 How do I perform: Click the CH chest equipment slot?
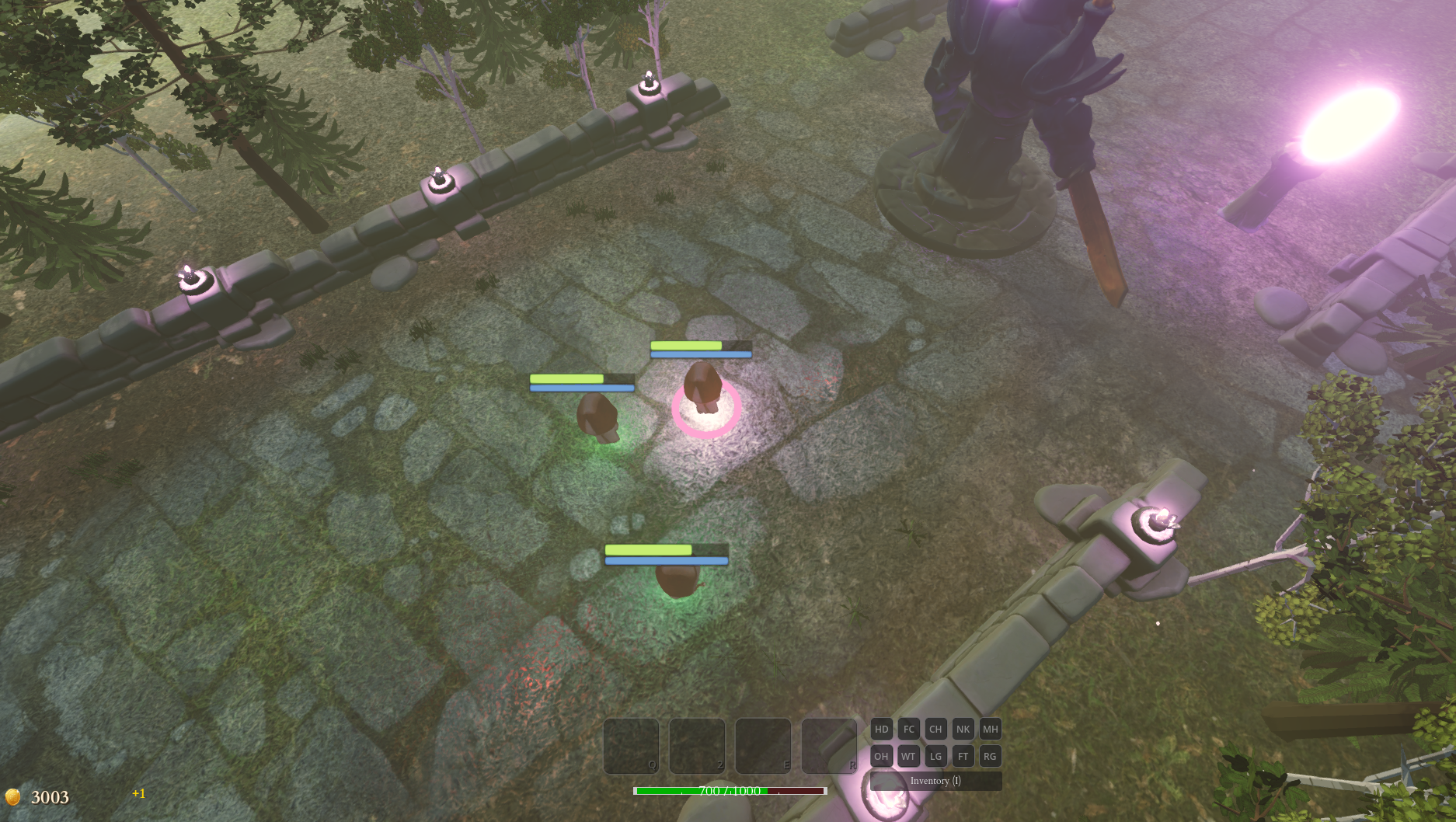tap(935, 729)
